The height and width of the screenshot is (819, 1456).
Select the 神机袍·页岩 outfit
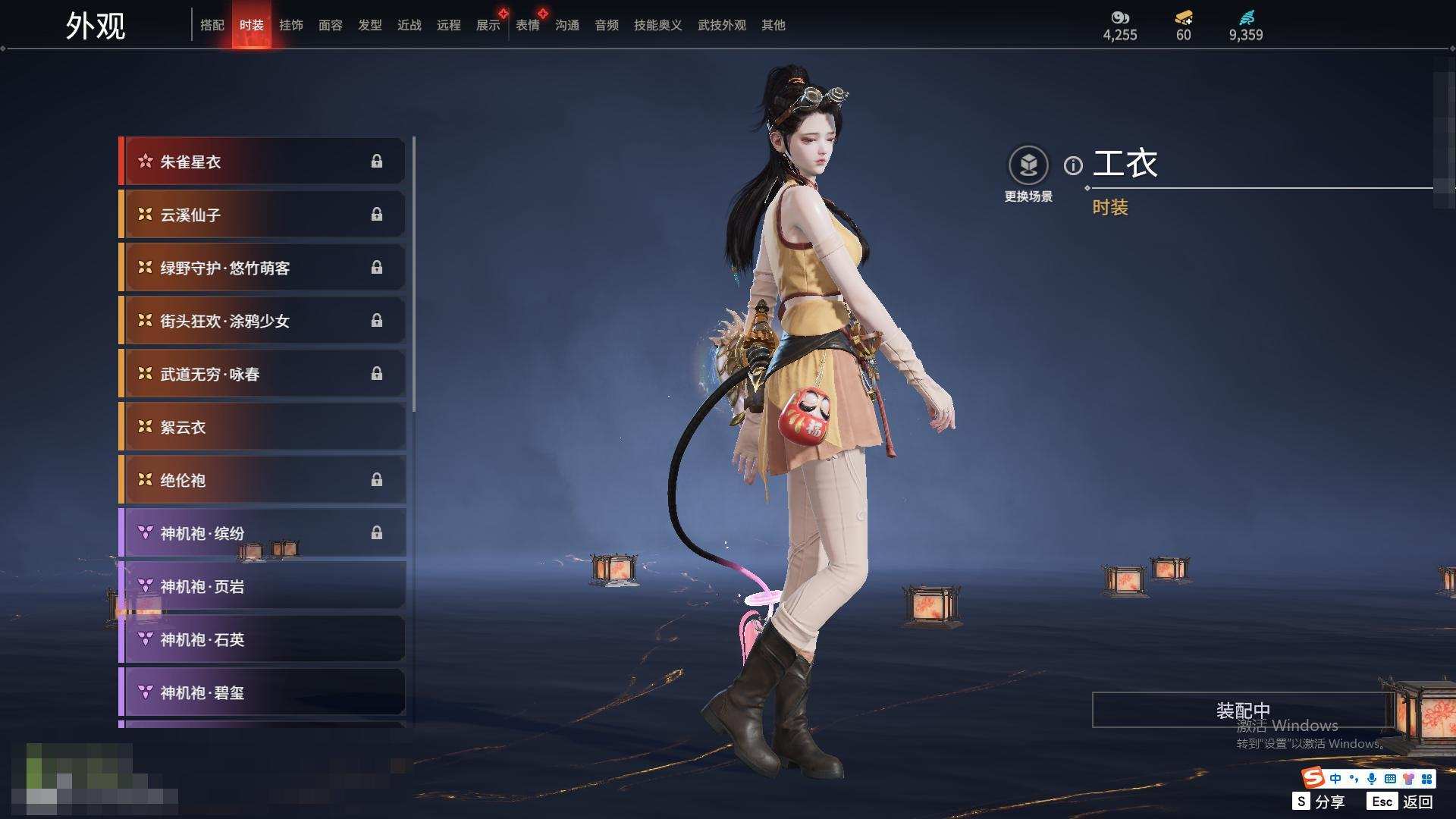[262, 586]
